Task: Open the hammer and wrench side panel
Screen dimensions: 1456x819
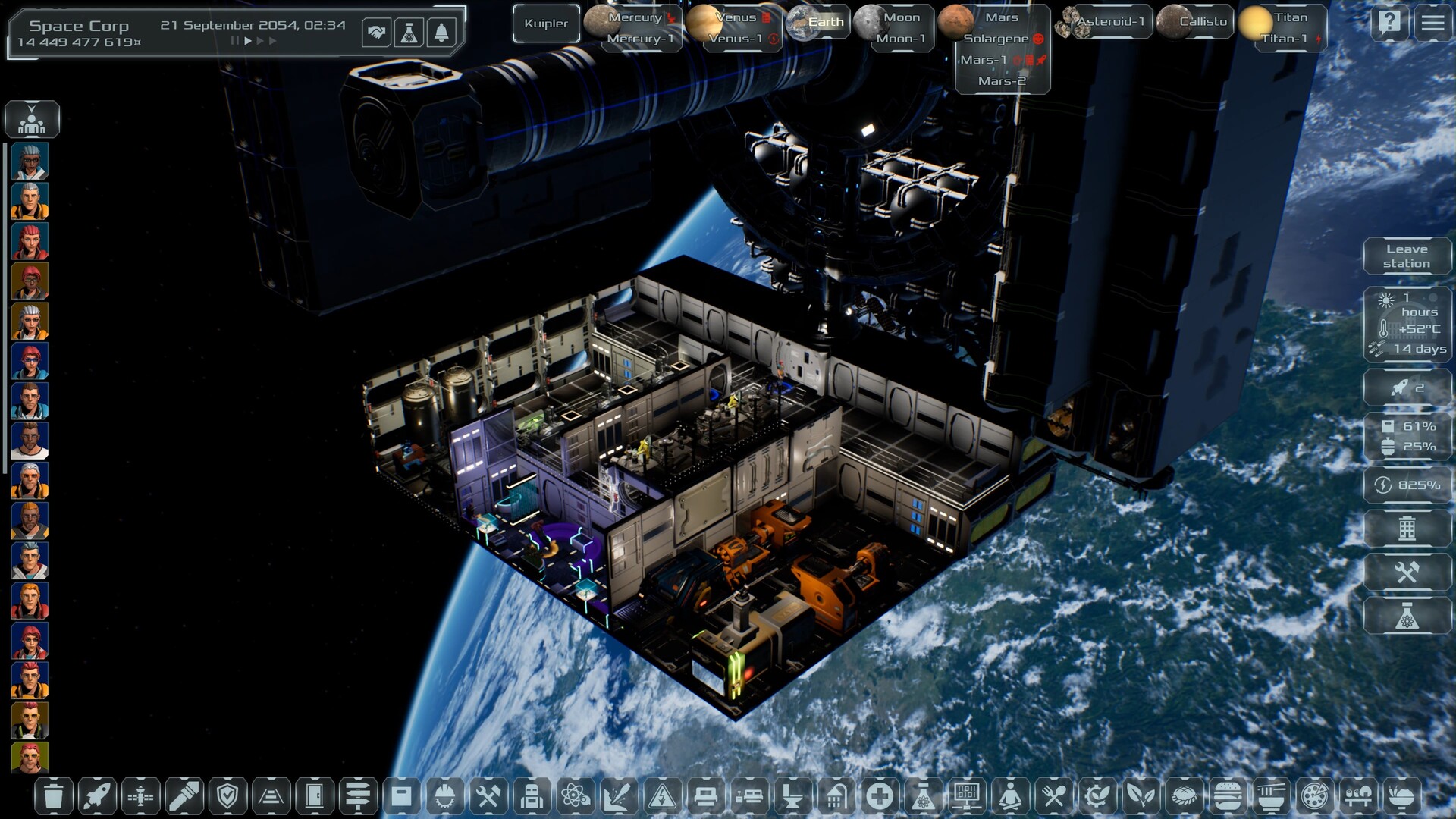Action: coord(1407,572)
